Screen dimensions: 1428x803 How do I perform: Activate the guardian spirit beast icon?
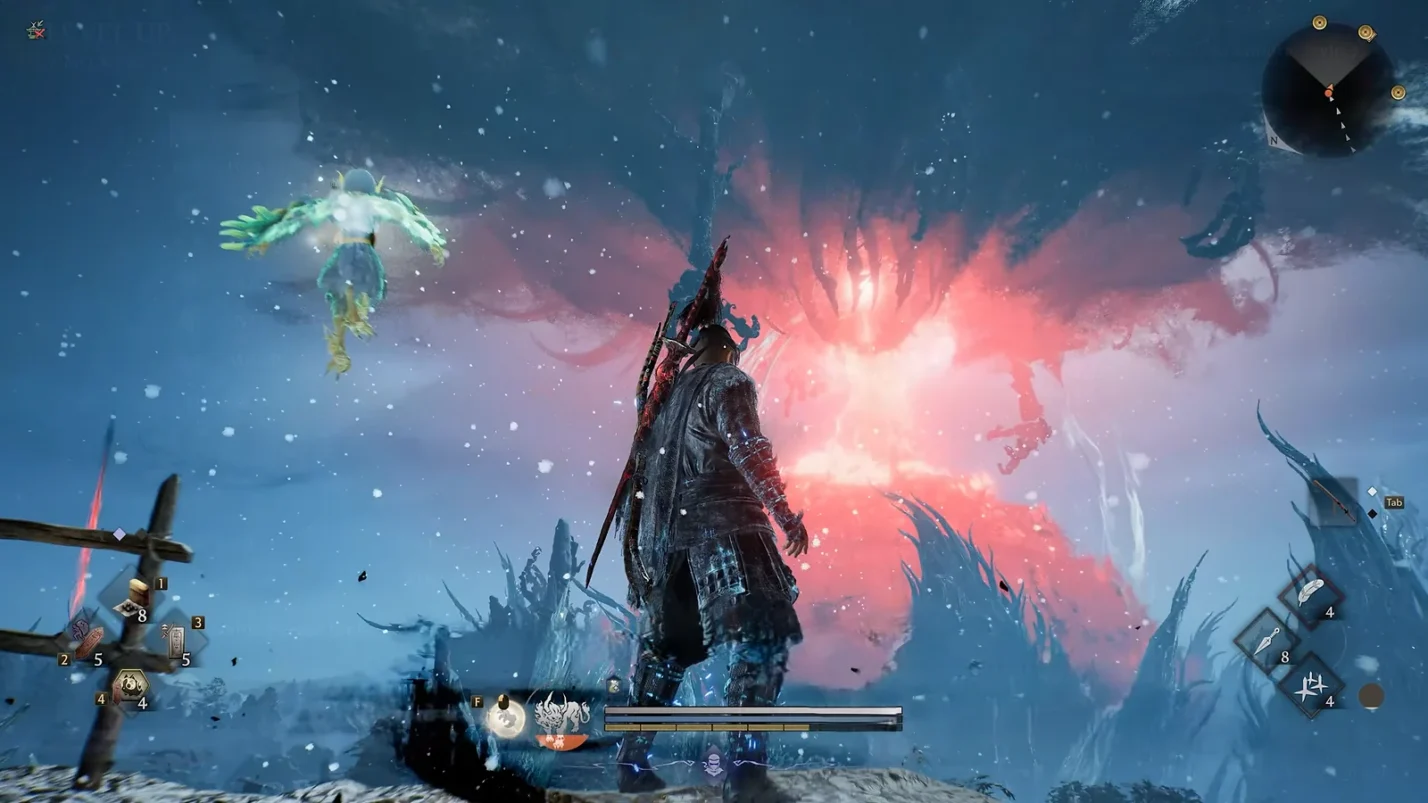[x=562, y=716]
